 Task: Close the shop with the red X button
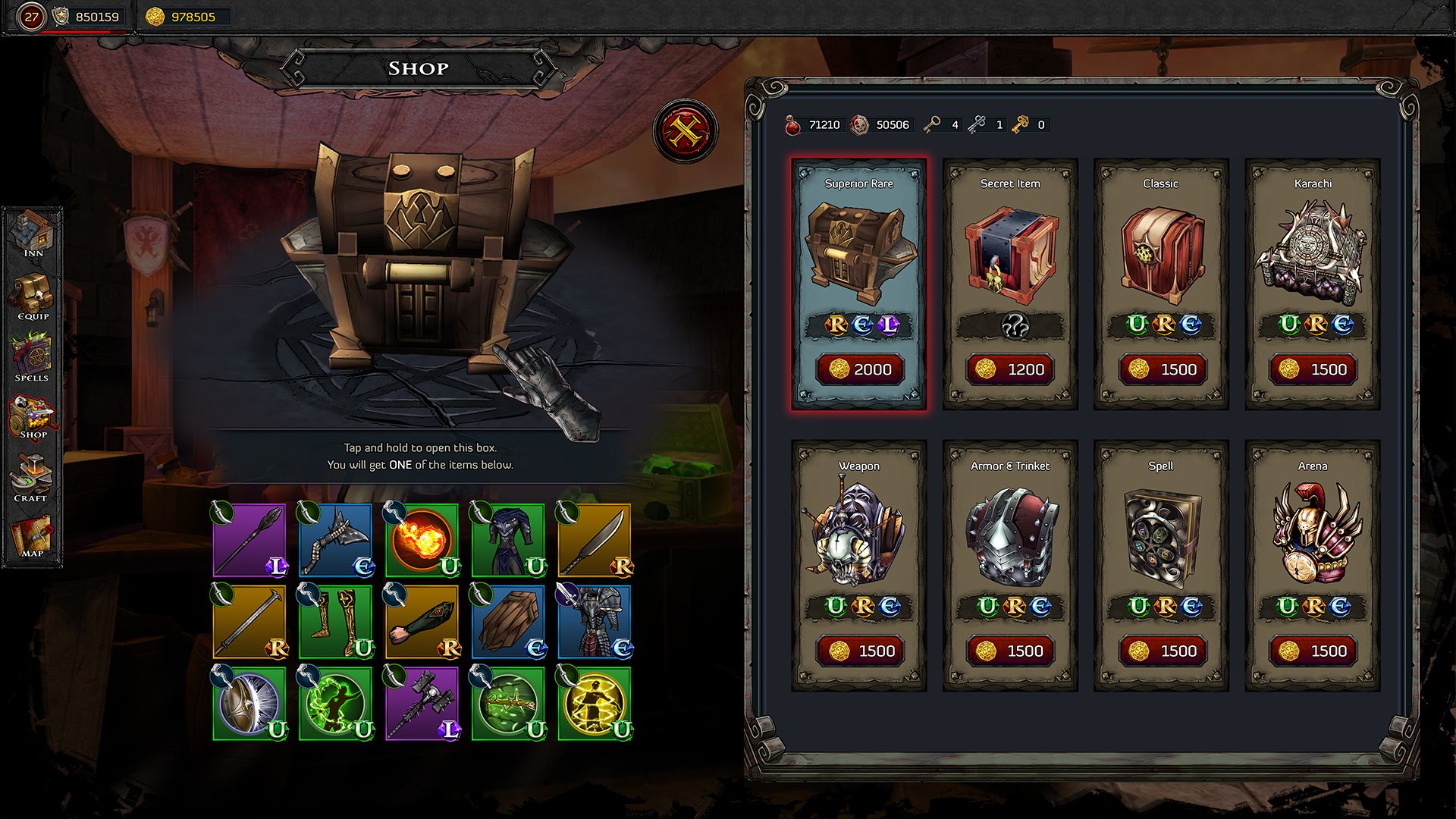tap(685, 132)
